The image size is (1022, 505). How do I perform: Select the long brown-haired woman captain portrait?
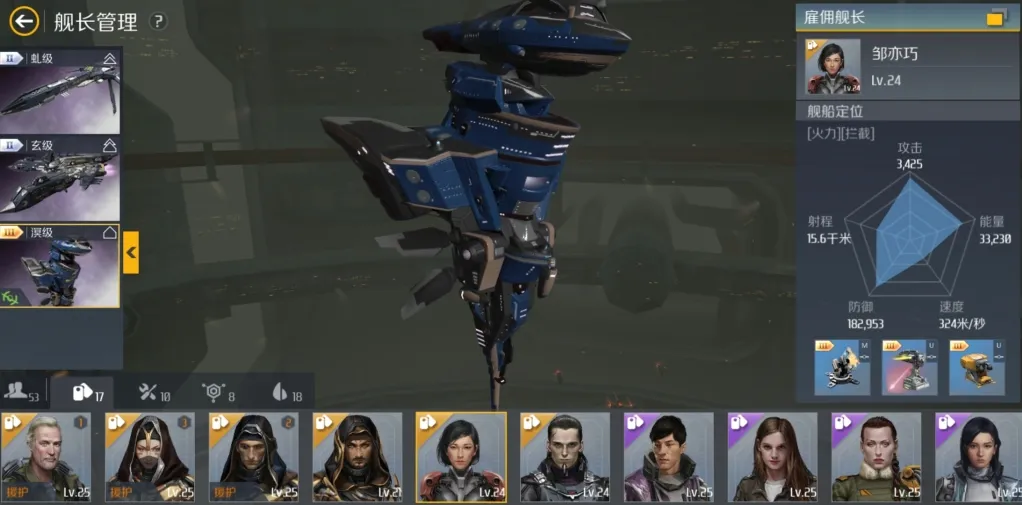[773, 457]
